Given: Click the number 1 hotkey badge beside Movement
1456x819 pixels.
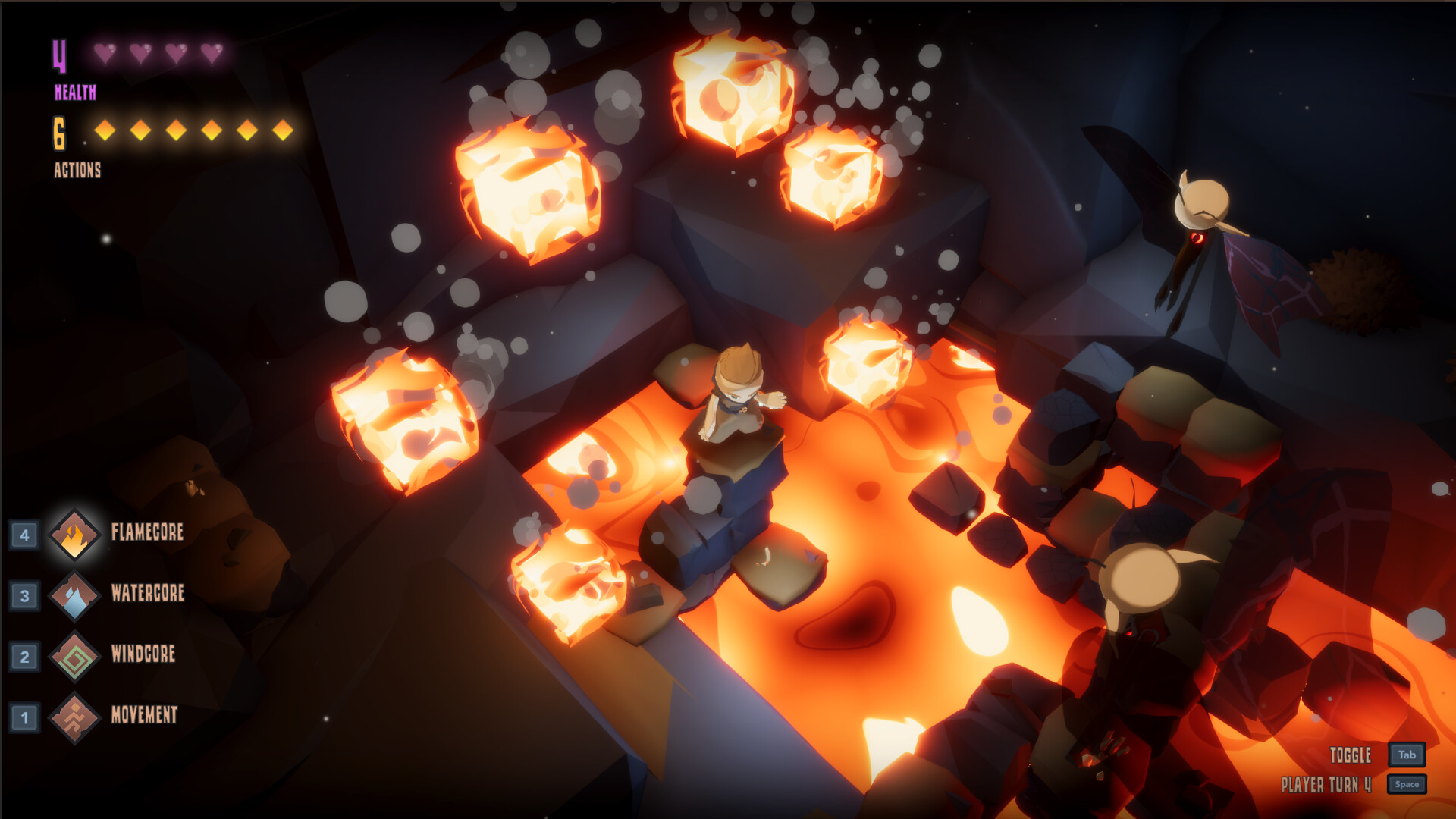Looking at the screenshot, I should 26,716.
